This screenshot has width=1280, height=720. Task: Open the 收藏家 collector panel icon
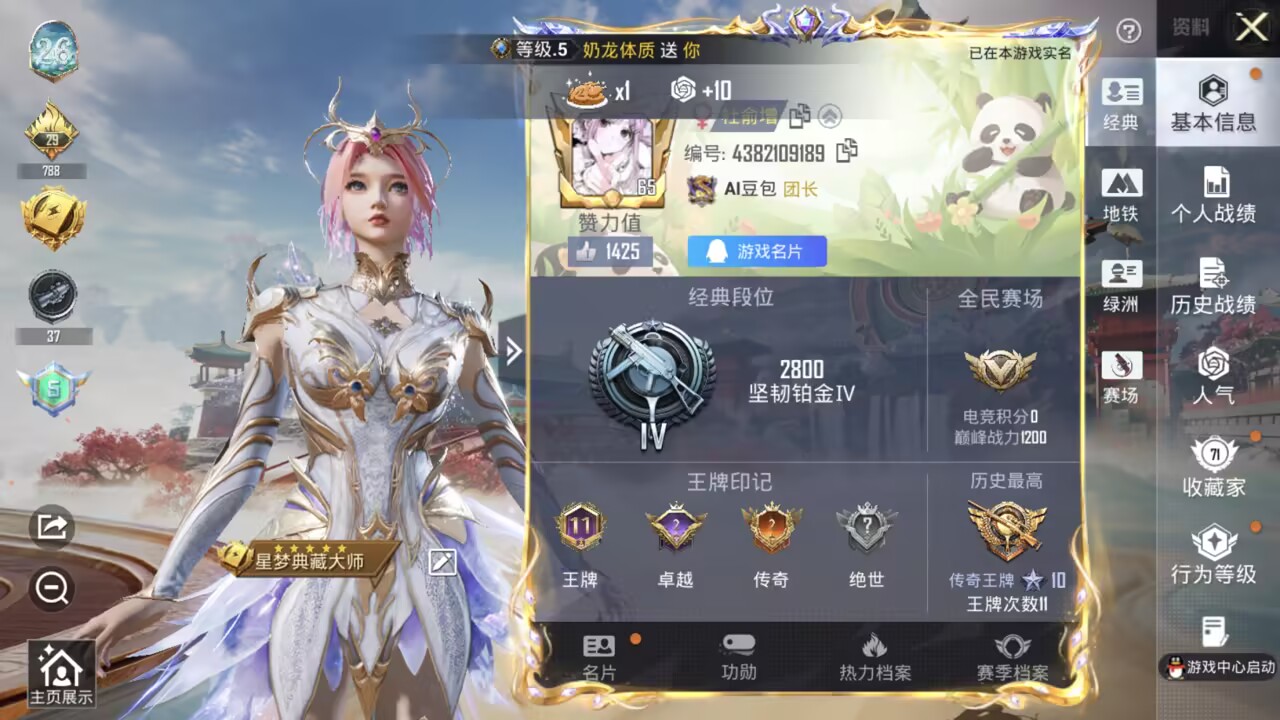pyautogui.click(x=1214, y=470)
